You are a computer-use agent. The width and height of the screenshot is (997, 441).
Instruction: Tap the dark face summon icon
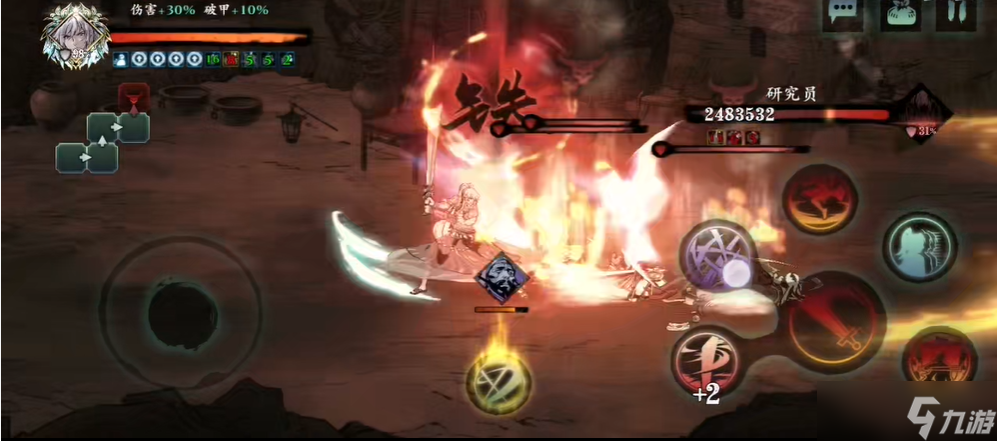pyautogui.click(x=498, y=278)
